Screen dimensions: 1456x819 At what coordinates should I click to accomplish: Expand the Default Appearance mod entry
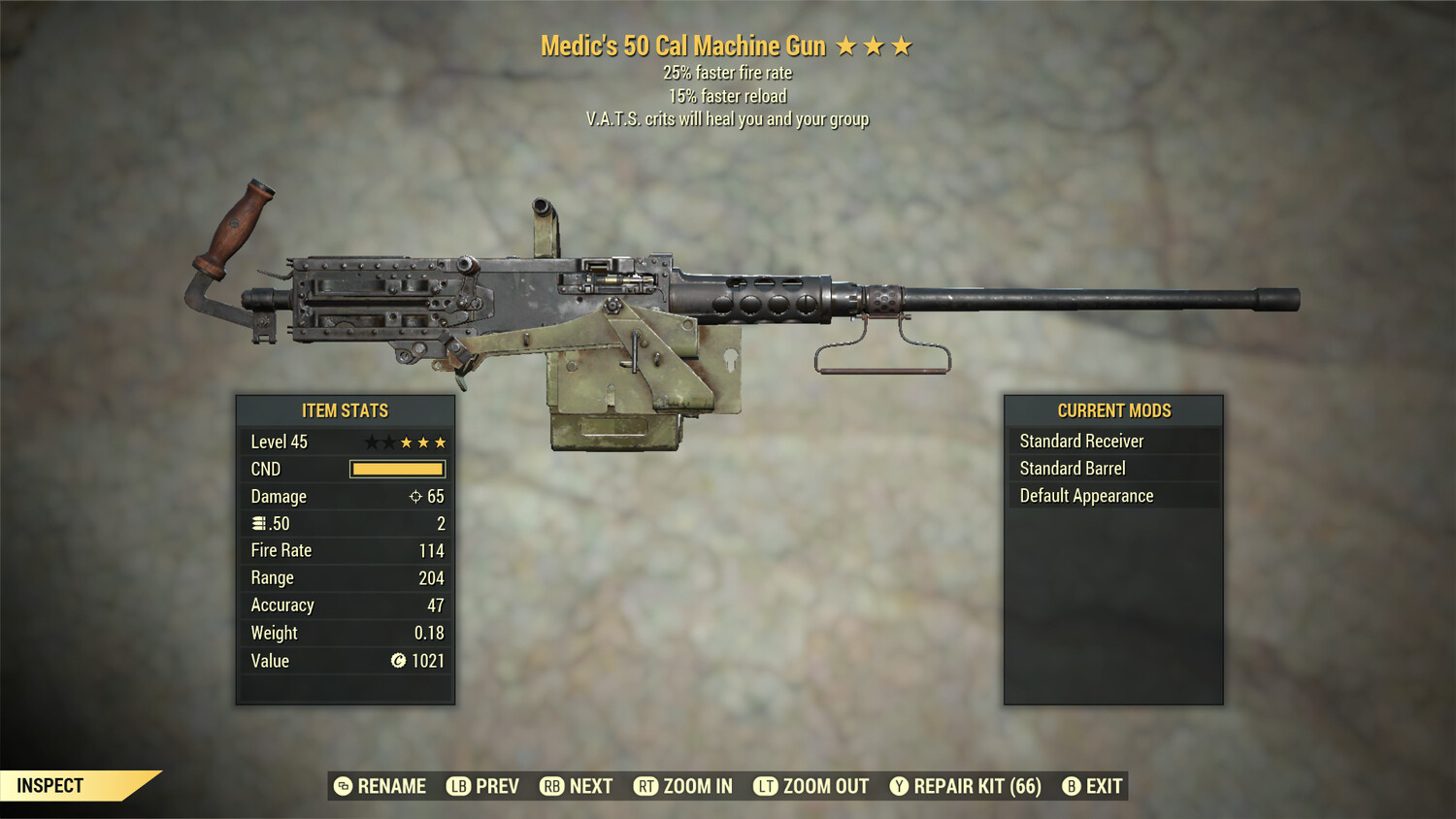pyautogui.click(x=1085, y=495)
